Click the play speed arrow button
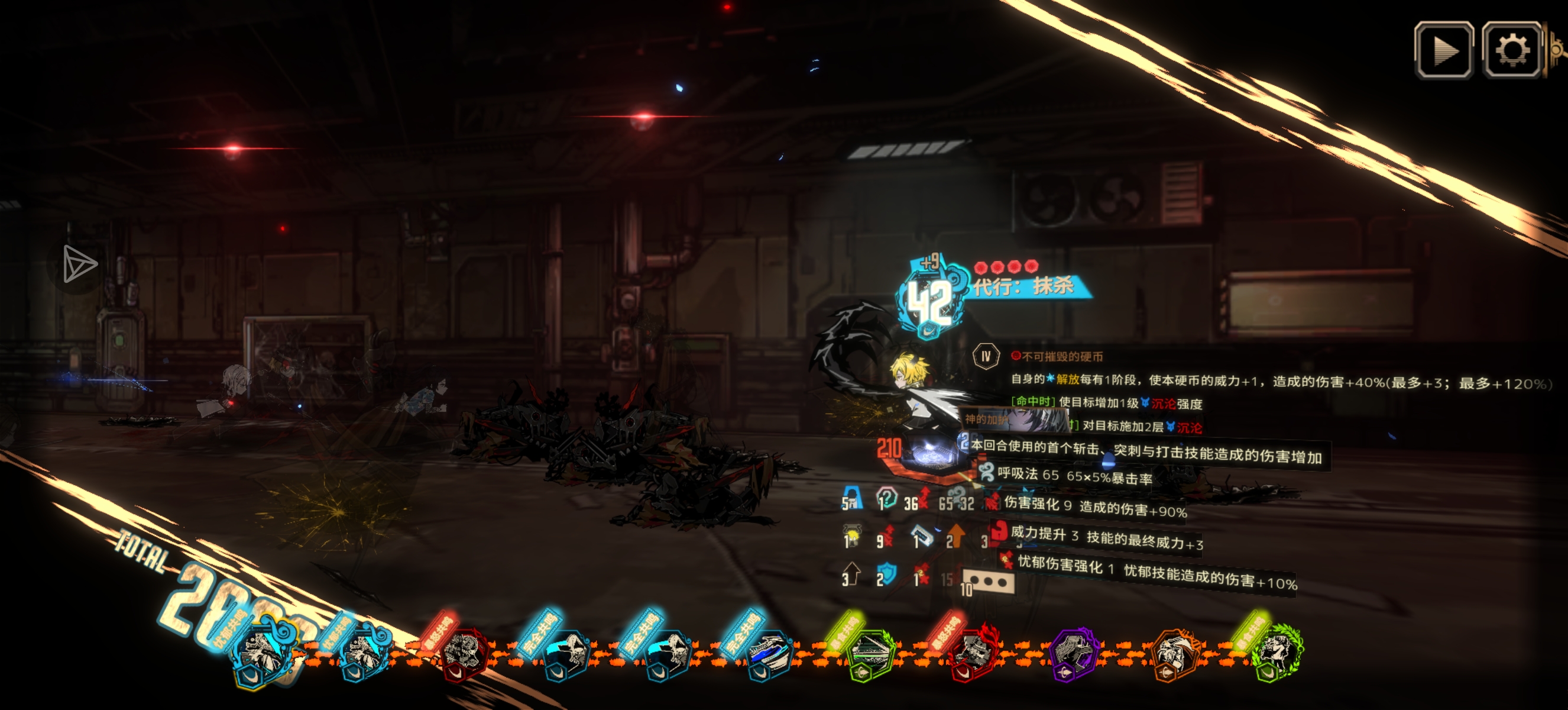Screen dimensions: 1568x710 [x=1443, y=50]
